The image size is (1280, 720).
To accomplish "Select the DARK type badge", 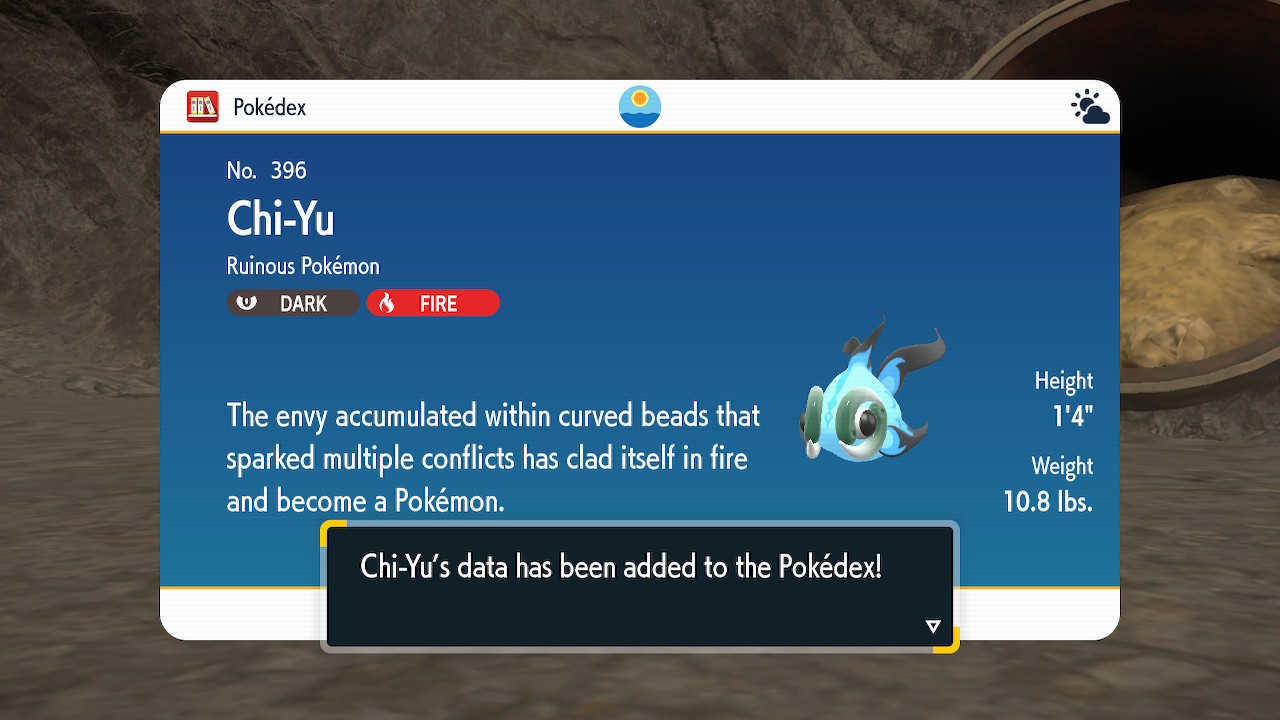I will click(293, 303).
